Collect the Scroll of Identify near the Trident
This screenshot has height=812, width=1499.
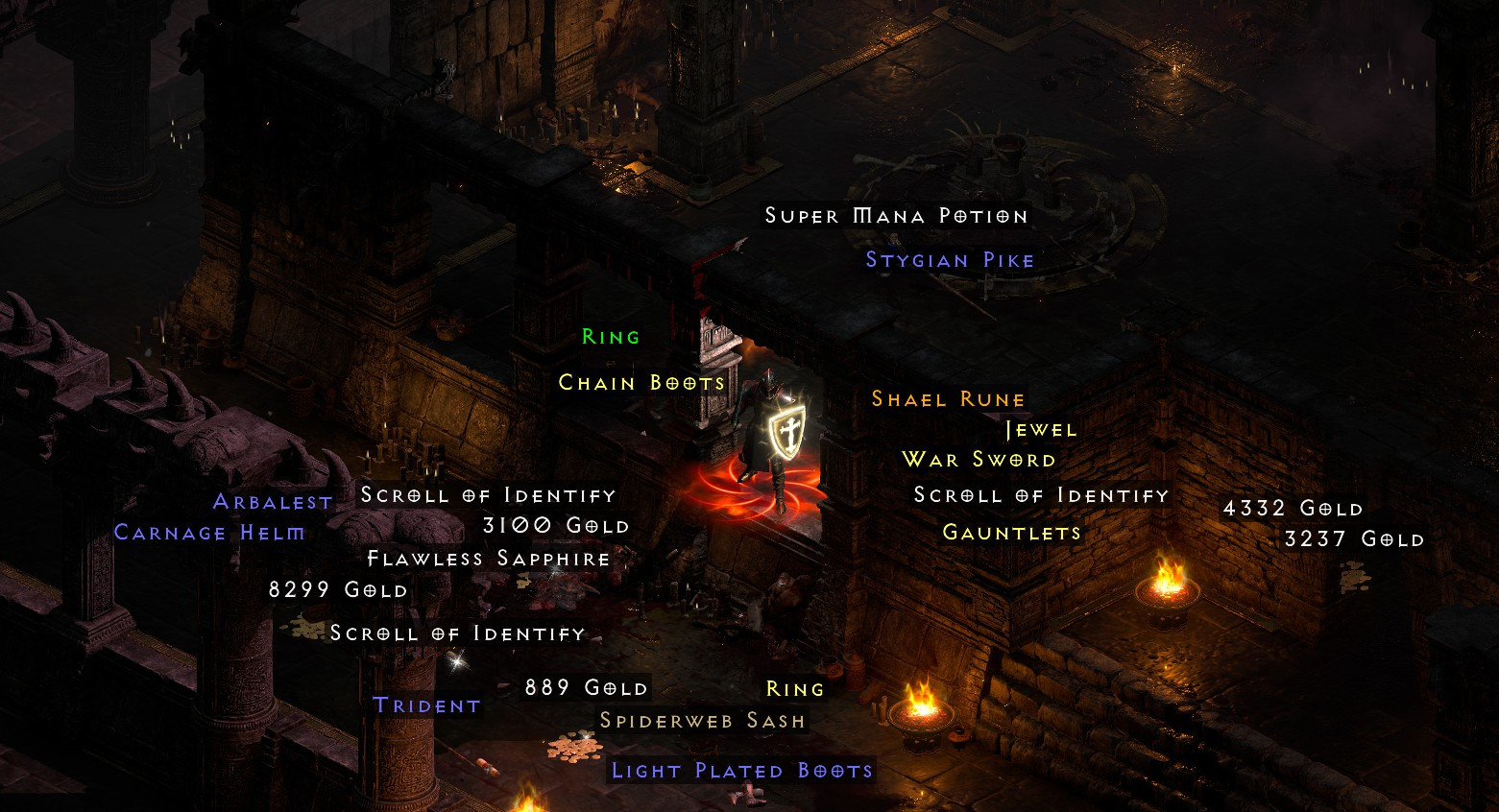coord(456,633)
